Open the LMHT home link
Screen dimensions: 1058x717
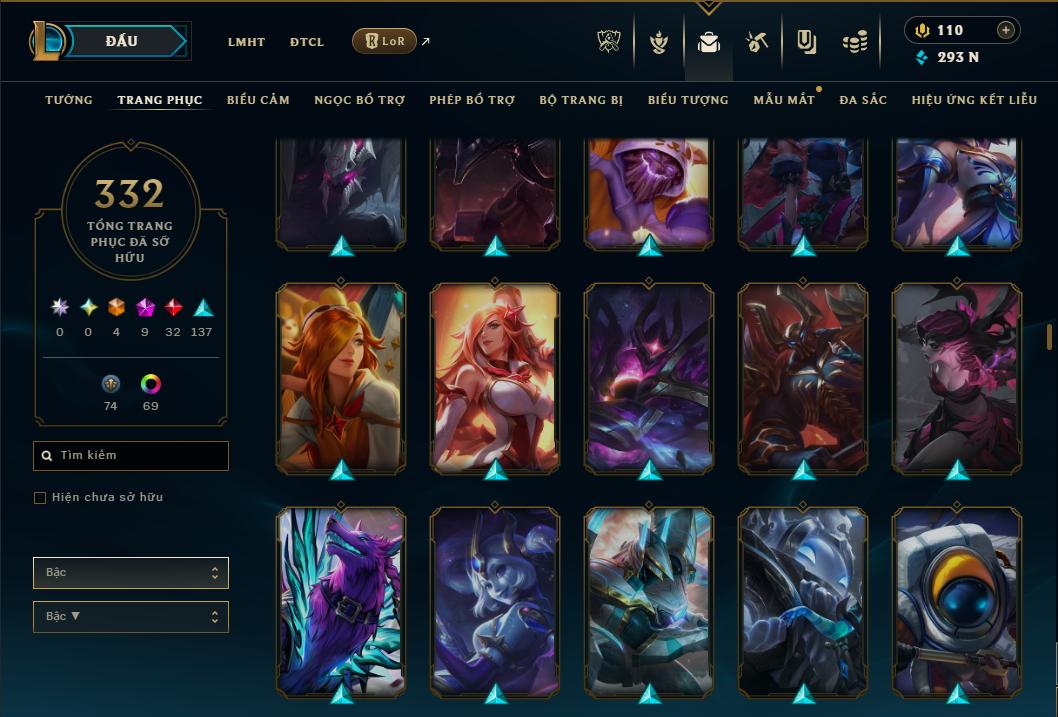tap(246, 42)
